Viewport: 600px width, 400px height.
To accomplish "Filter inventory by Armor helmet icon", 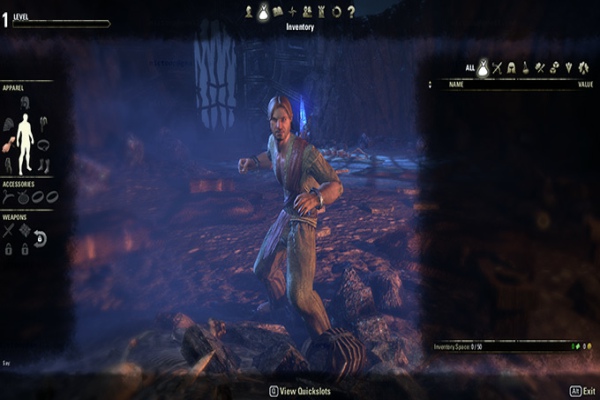I will pyautogui.click(x=511, y=68).
